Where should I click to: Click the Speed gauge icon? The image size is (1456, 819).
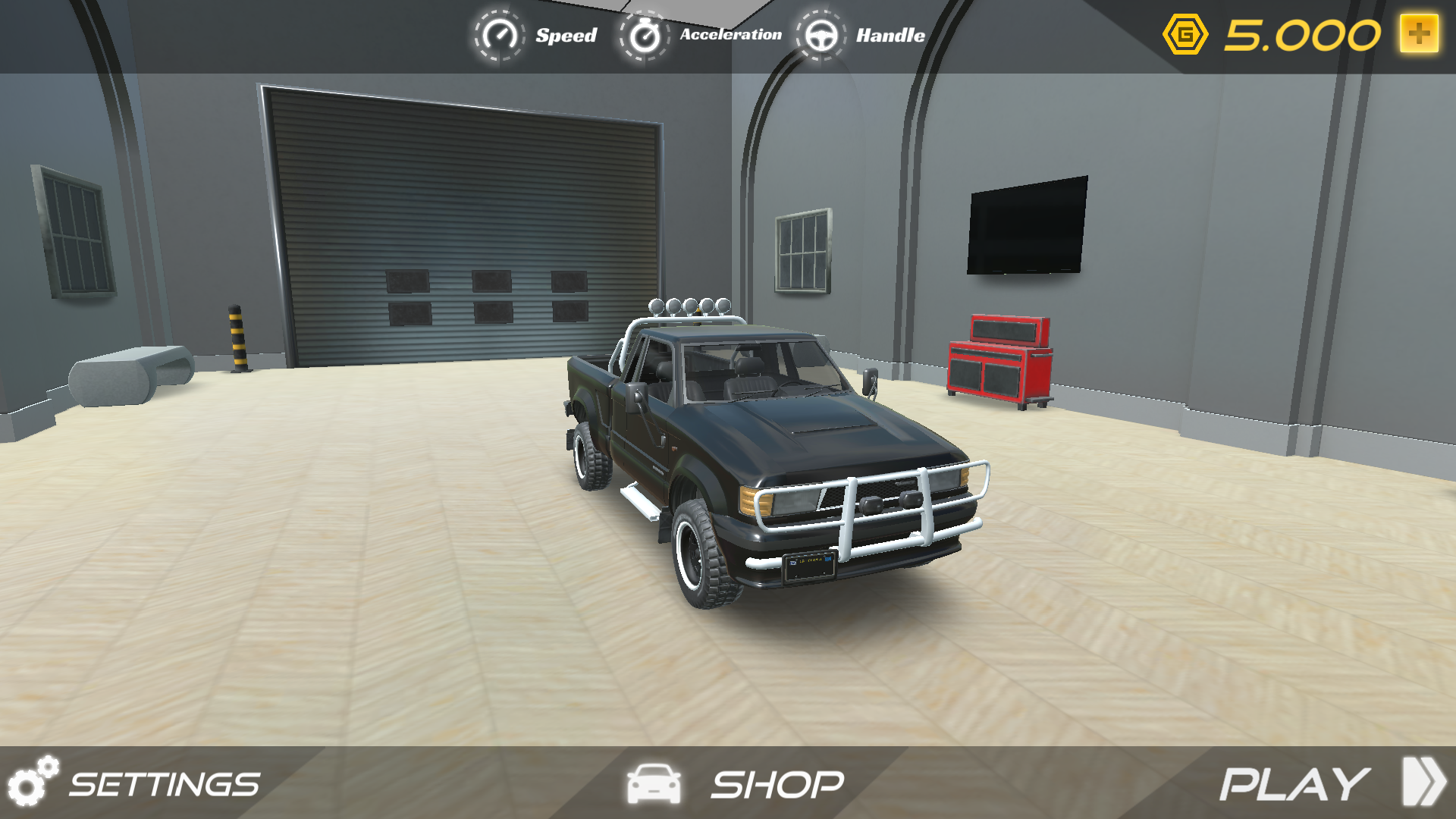tap(499, 35)
